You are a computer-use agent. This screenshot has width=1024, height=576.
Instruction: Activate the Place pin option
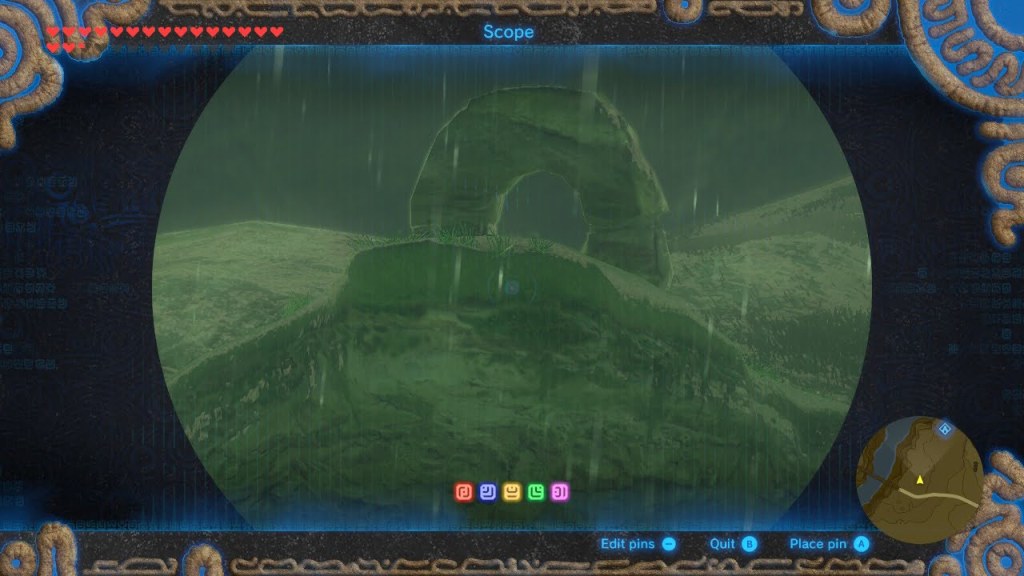[x=829, y=544]
